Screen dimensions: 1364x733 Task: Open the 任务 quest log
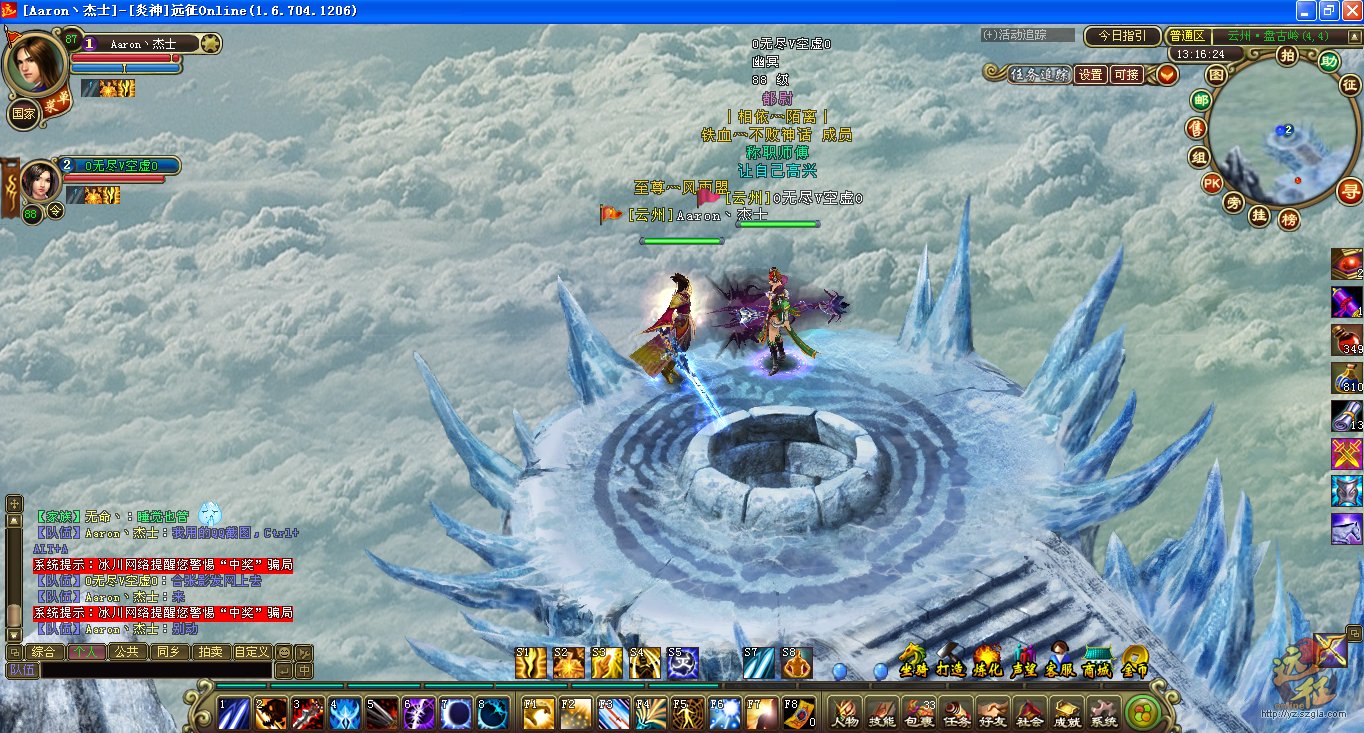[956, 712]
